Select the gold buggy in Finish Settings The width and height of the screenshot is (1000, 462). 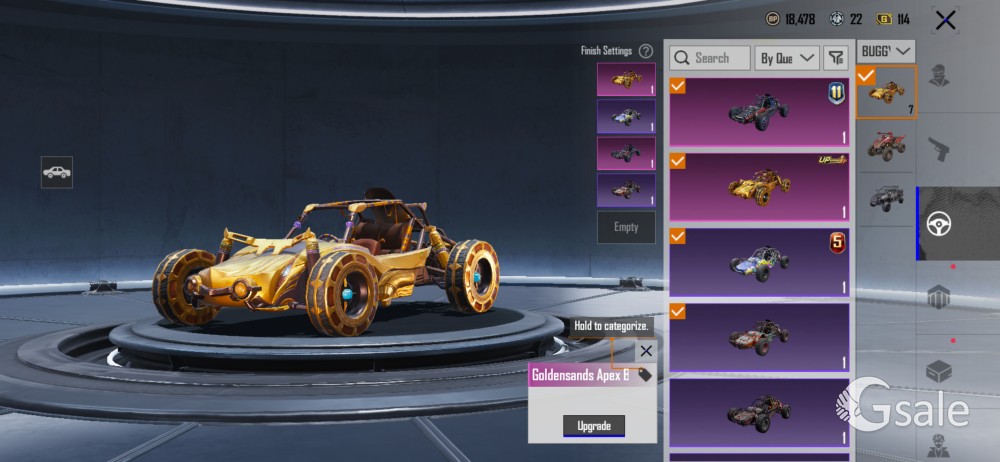click(x=626, y=79)
